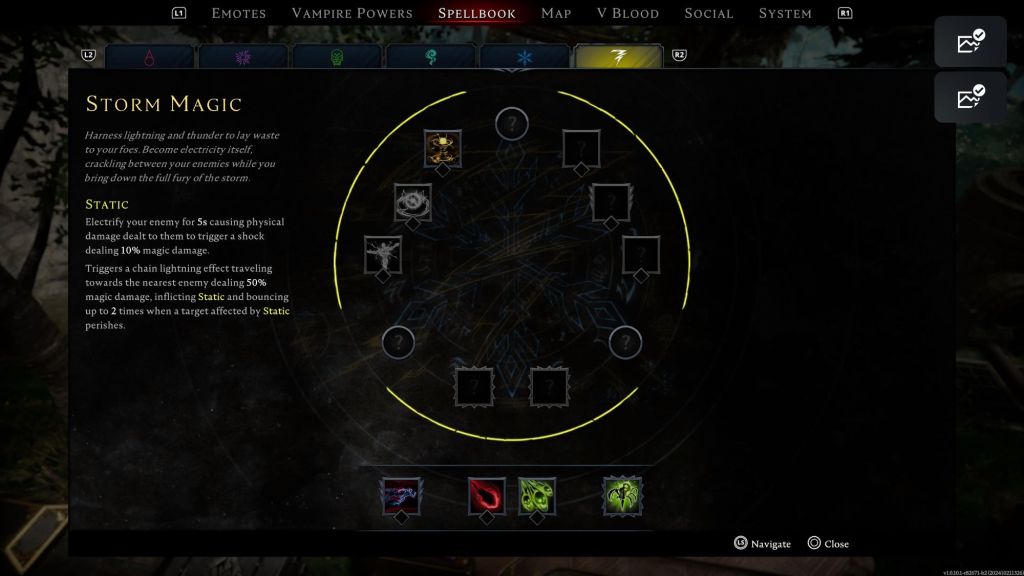Select the red blood drop magic tab
The width and height of the screenshot is (1024, 576).
(149, 58)
